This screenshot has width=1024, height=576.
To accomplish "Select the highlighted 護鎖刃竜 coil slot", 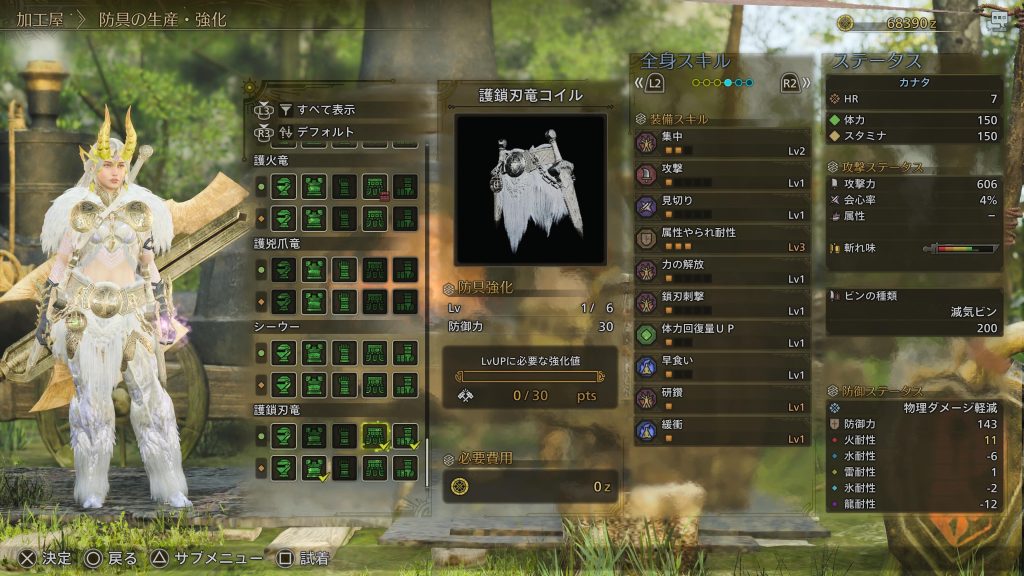I will 375,436.
